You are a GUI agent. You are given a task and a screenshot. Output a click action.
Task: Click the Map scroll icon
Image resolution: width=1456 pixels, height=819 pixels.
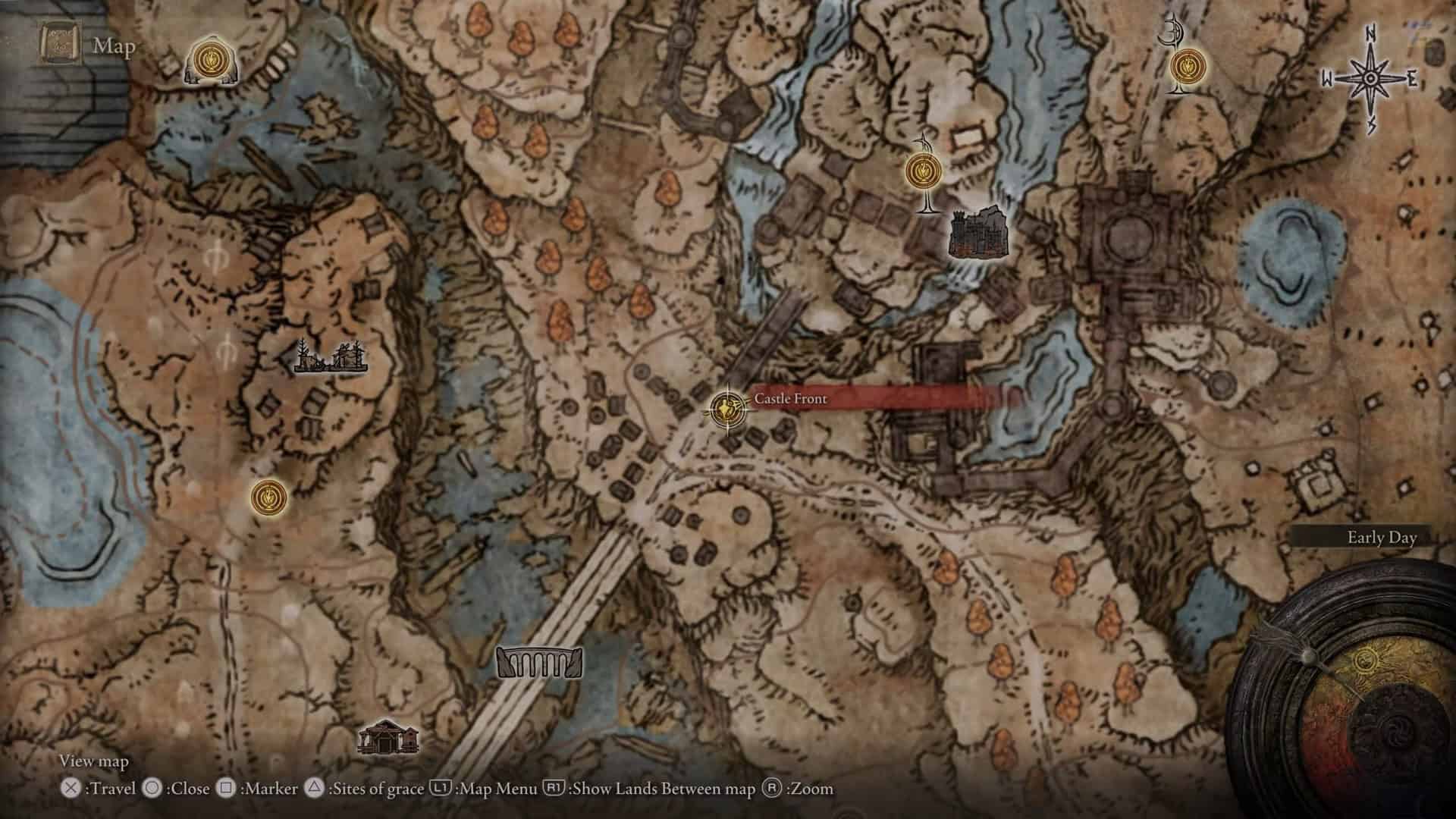(x=60, y=45)
